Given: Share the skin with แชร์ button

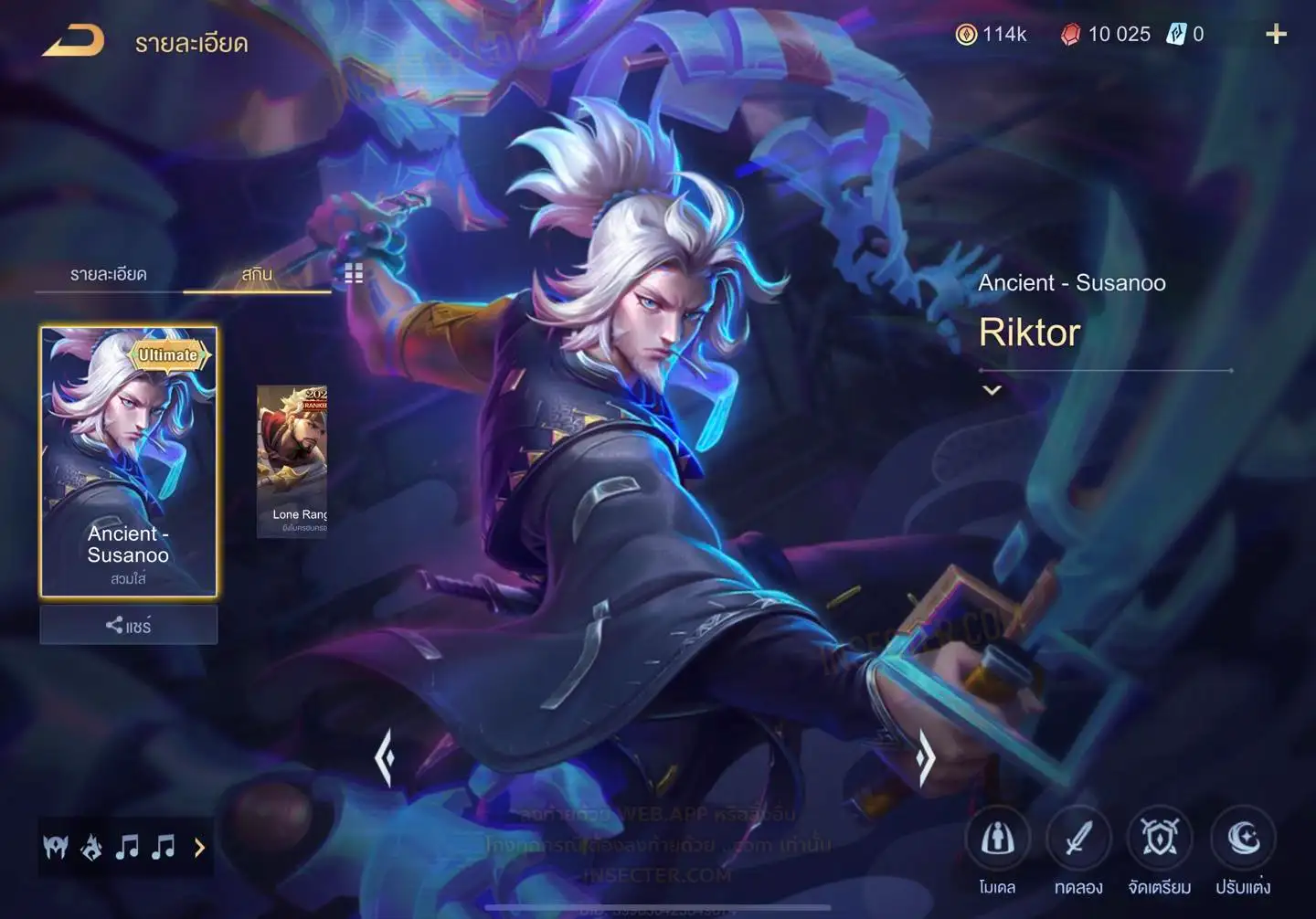Looking at the screenshot, I should pos(129,626).
